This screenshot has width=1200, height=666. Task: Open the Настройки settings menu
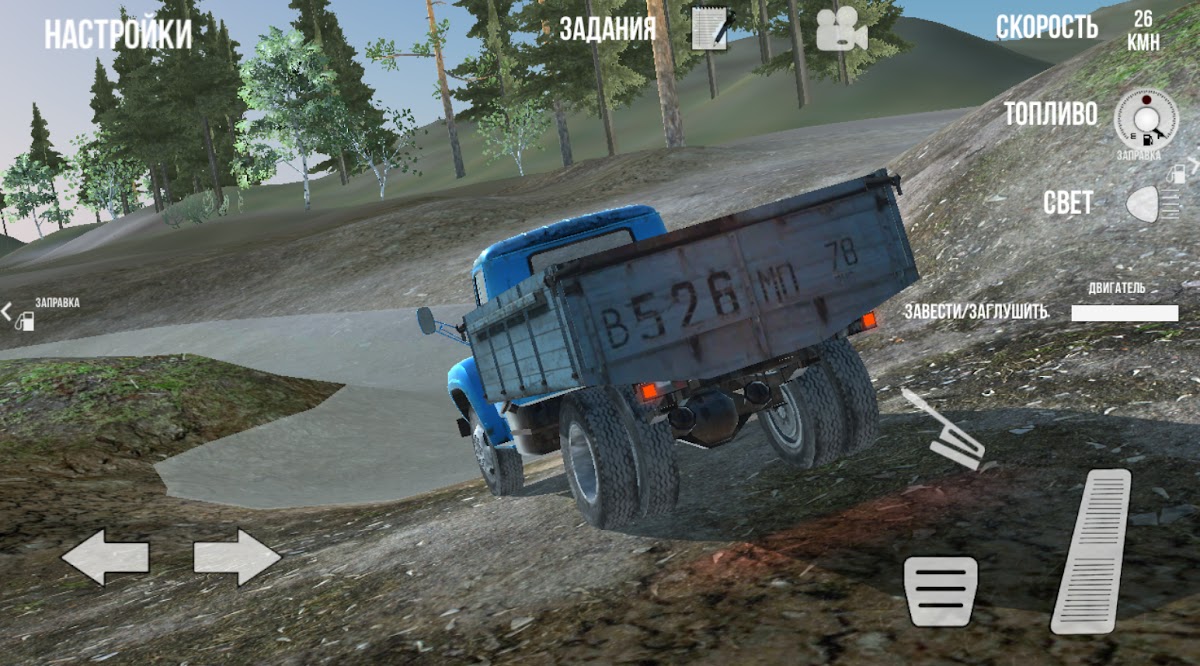click(x=117, y=35)
